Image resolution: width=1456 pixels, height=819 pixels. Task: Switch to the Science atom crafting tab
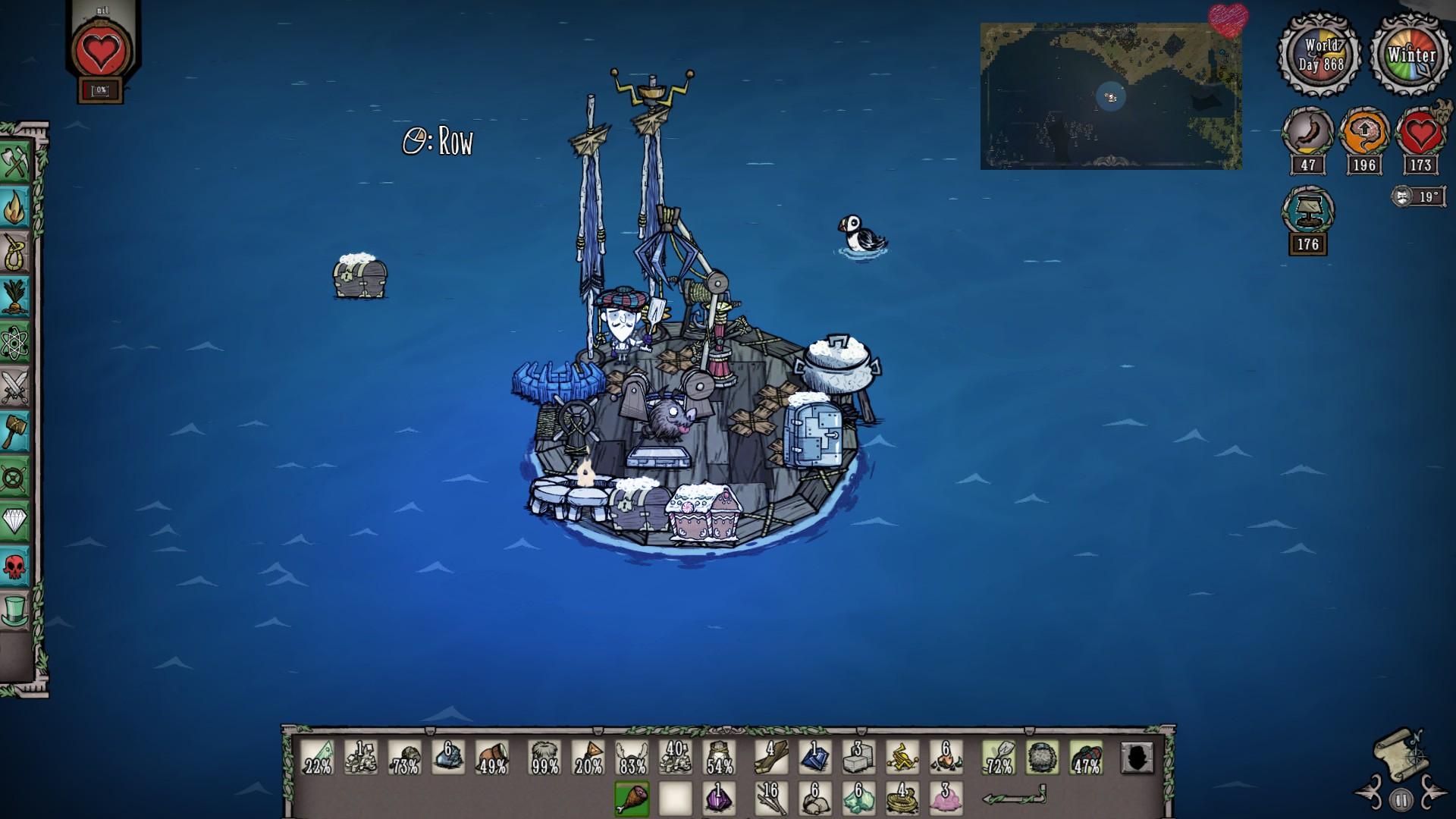tap(15, 343)
